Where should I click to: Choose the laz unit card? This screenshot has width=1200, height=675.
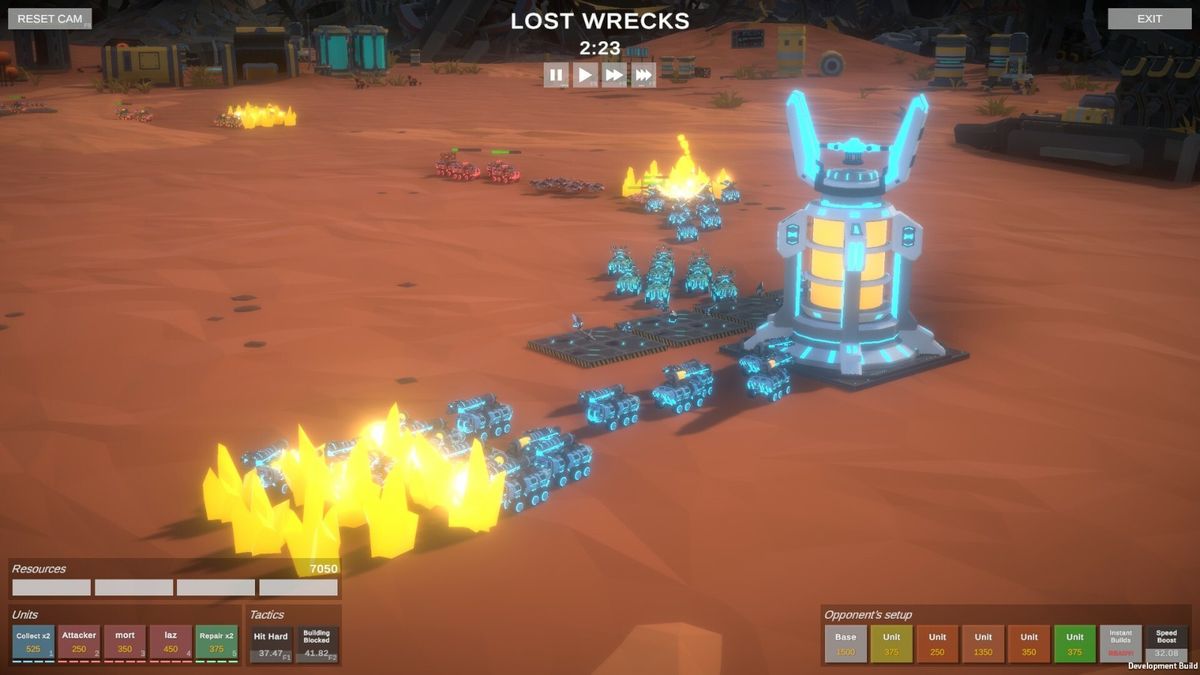click(x=171, y=643)
